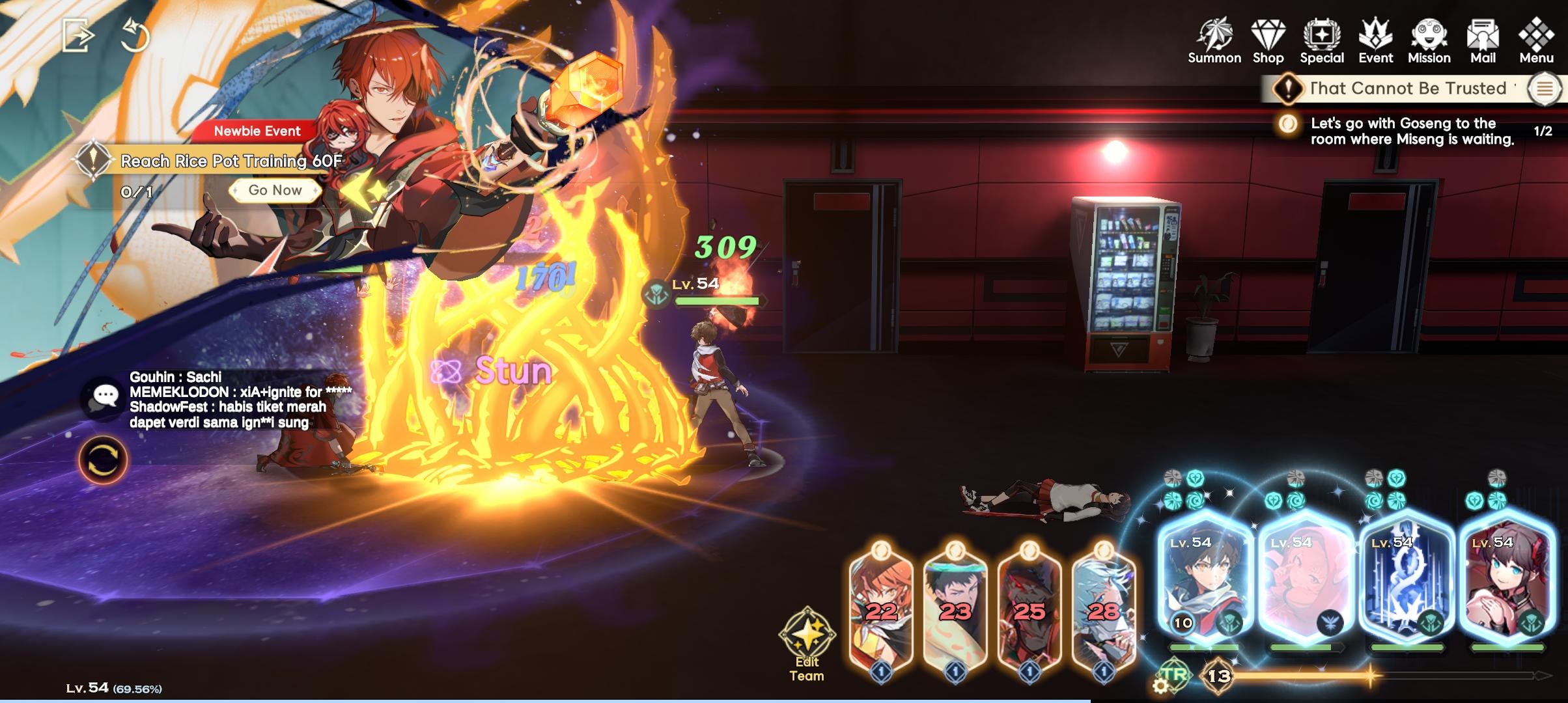This screenshot has height=703, width=1568.
Task: Open the Event screen
Action: 1375,39
